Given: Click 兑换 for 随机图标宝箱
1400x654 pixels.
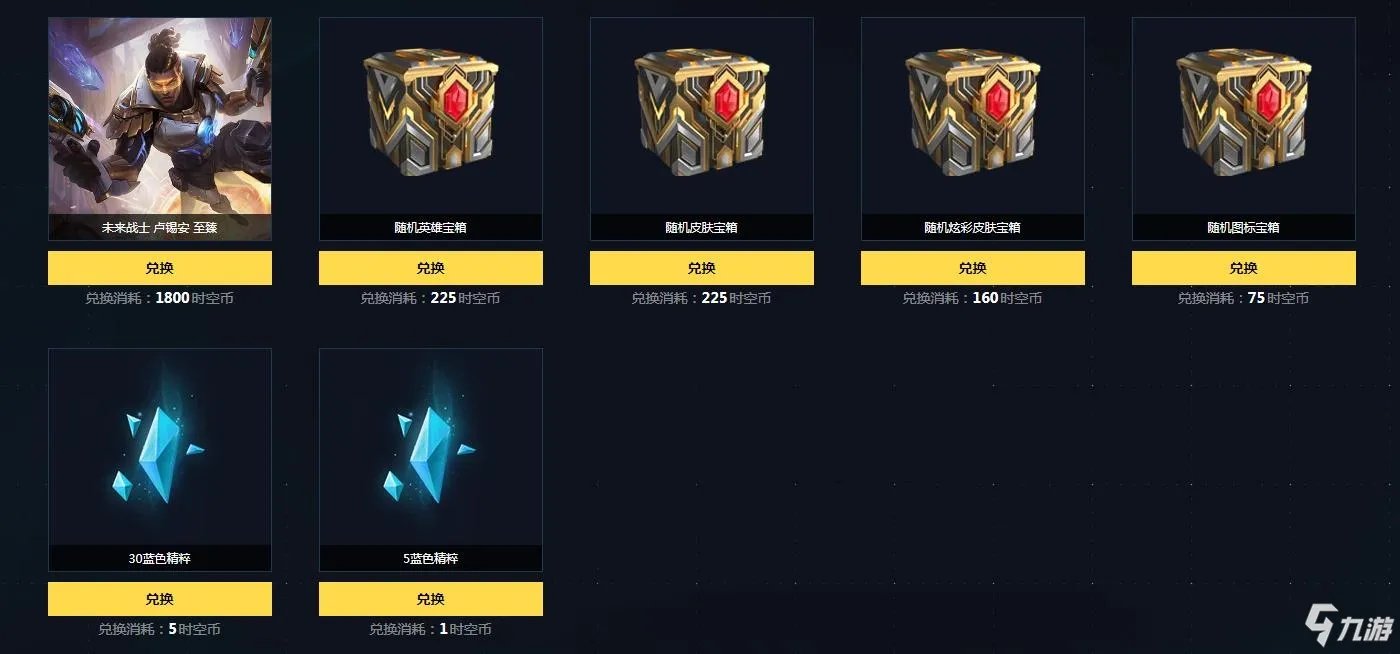Looking at the screenshot, I should tap(1244, 268).
